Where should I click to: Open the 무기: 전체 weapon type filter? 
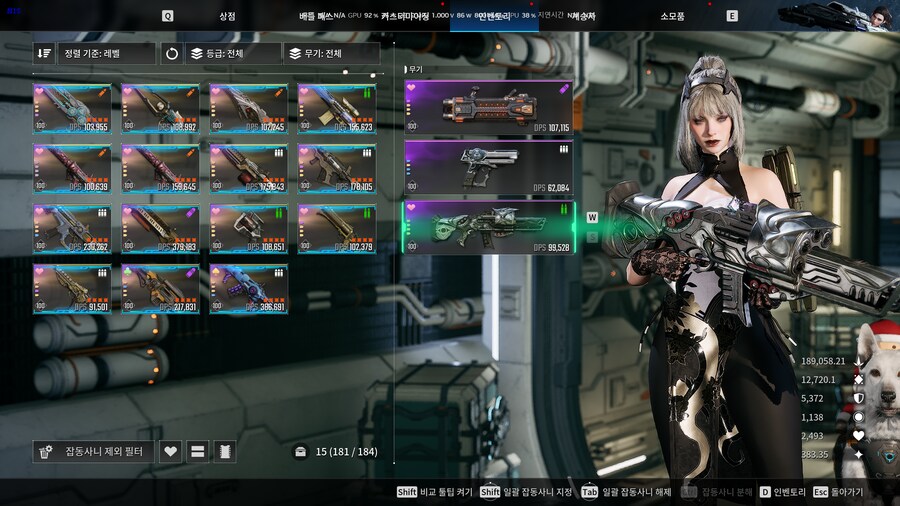pos(331,54)
